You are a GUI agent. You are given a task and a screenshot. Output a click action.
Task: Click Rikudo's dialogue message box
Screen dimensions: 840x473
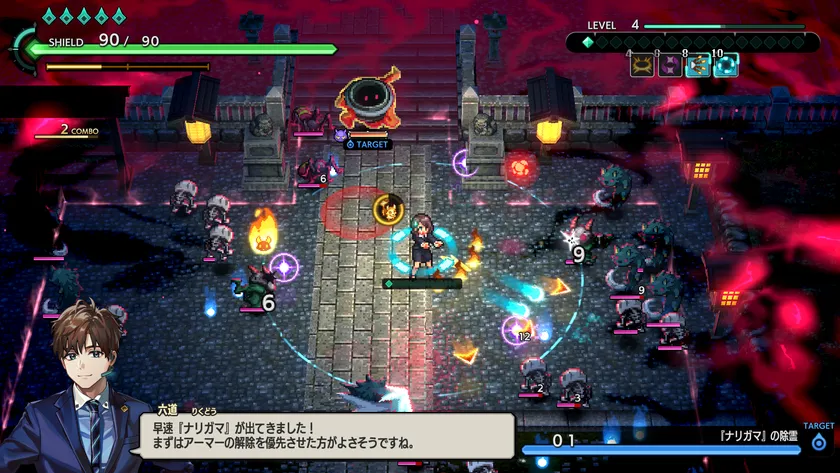330,434
